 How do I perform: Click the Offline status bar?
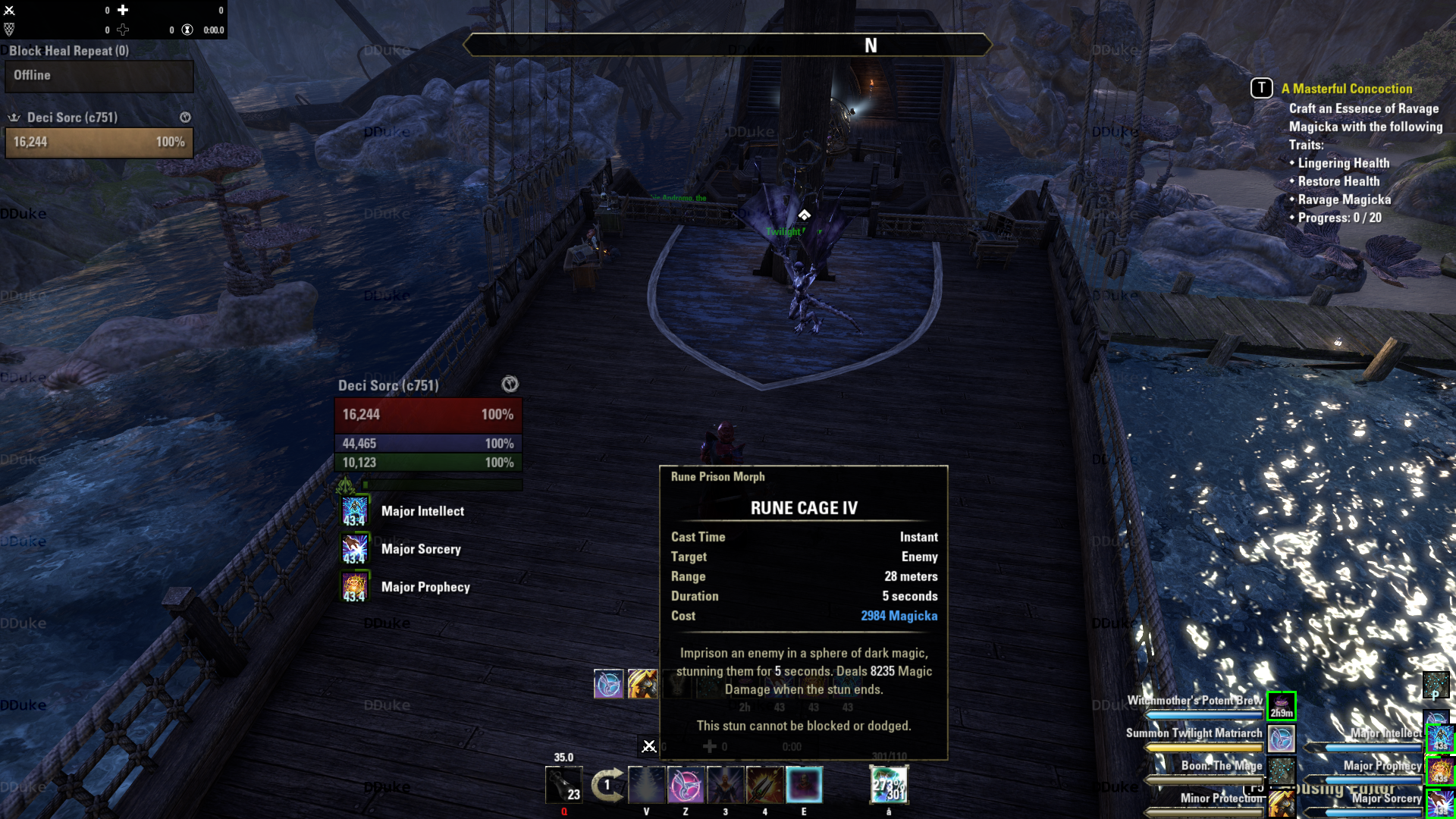click(x=99, y=76)
